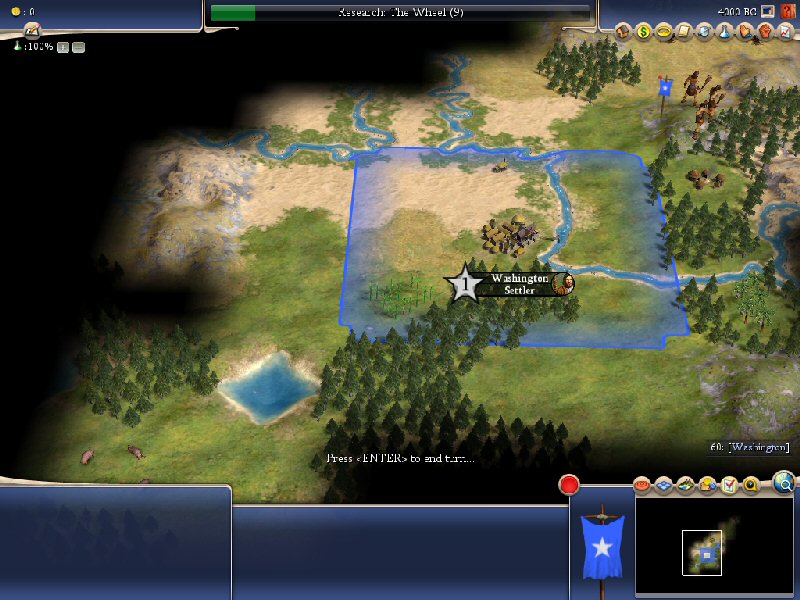
Task: Decrease the research rate with minus button
Action: coord(78,47)
